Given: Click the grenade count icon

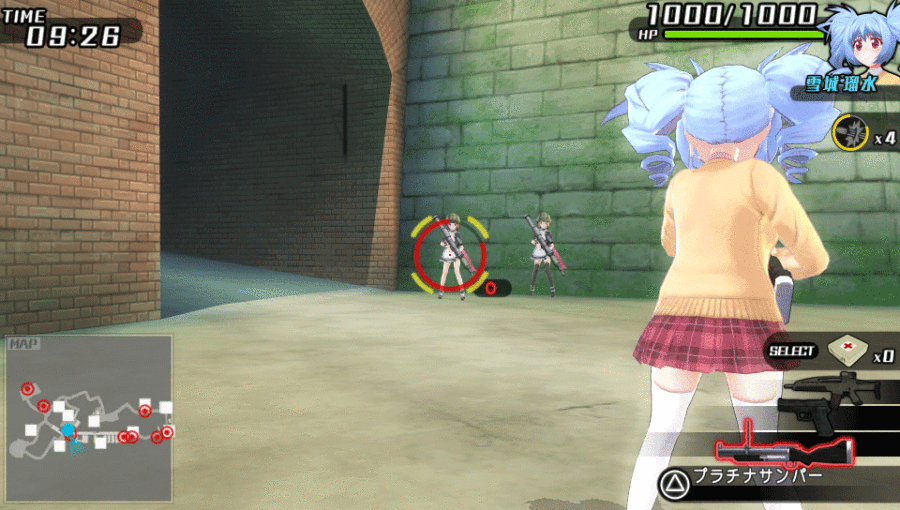Looking at the screenshot, I should (851, 132).
